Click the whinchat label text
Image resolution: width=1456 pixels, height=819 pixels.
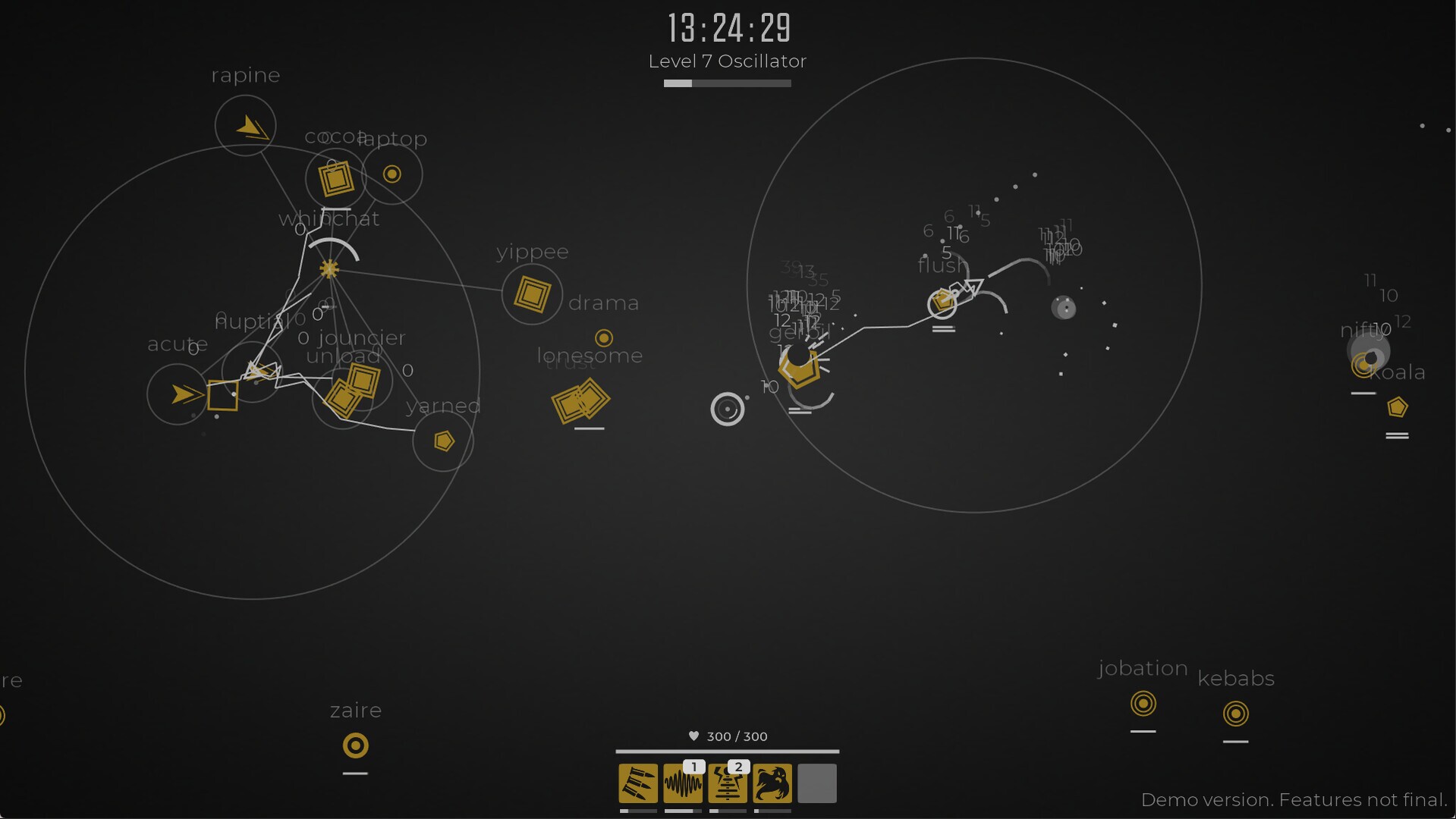tap(329, 218)
